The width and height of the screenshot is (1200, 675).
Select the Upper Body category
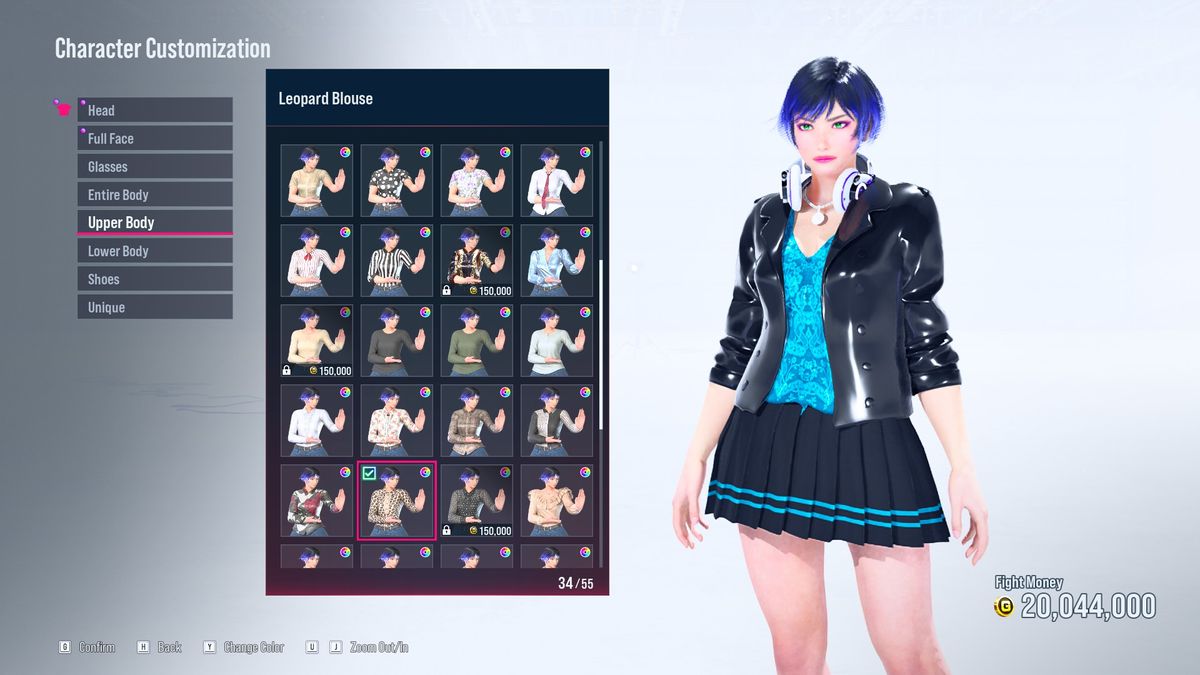(x=155, y=222)
